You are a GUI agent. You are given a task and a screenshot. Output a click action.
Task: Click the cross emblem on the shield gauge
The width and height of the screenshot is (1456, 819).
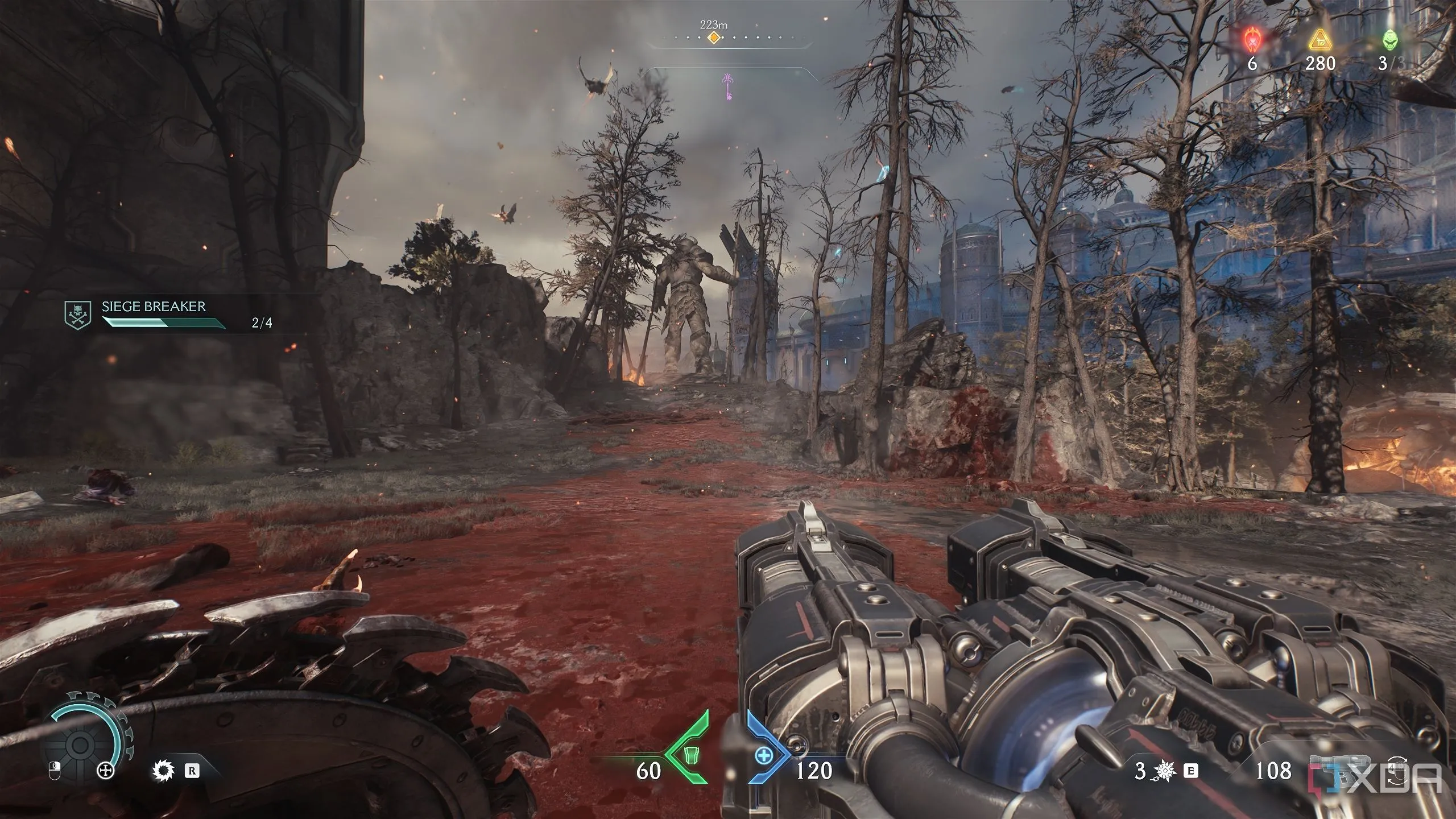pos(105,771)
